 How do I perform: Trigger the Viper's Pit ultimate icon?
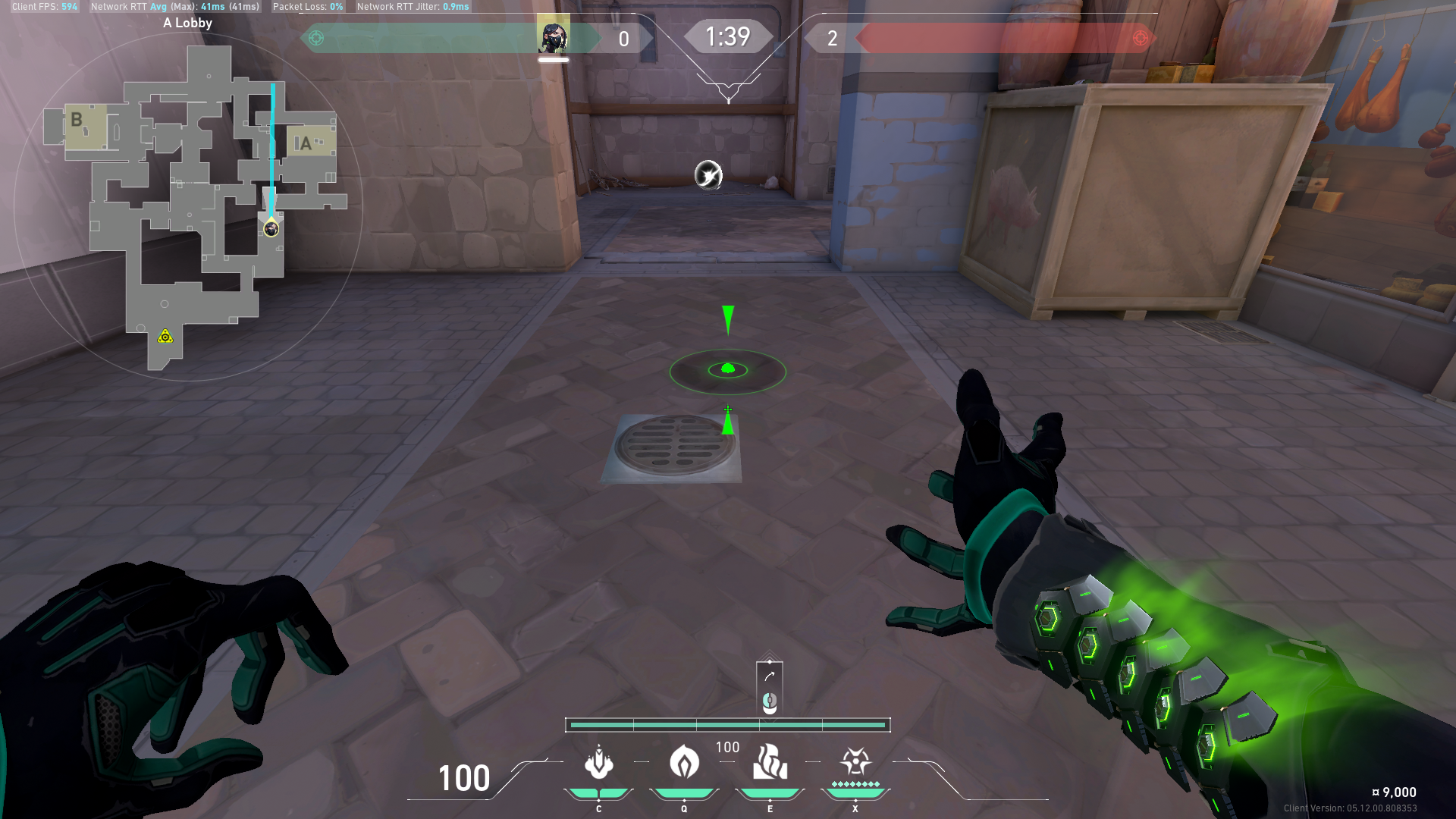855,761
